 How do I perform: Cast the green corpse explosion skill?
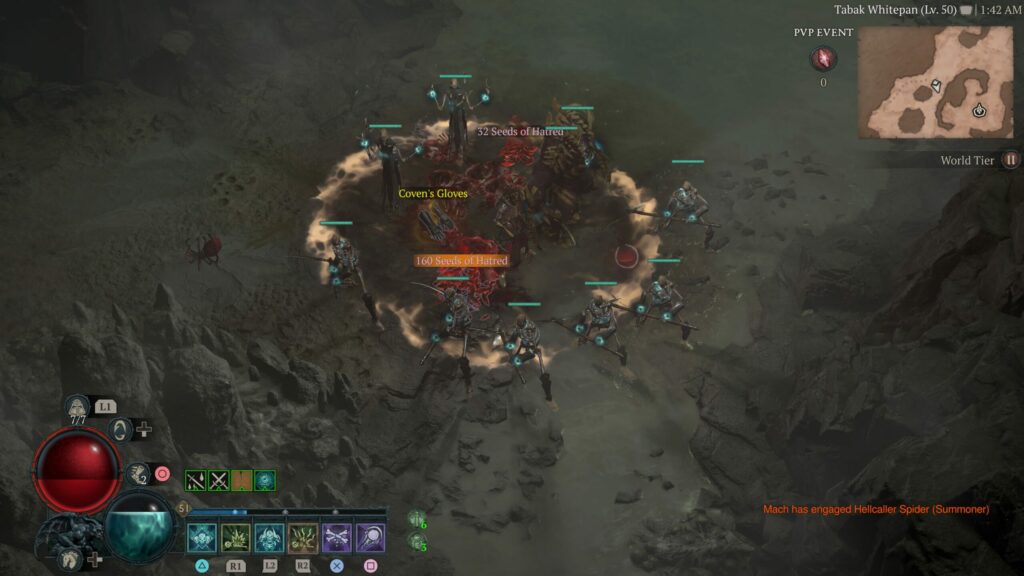236,538
